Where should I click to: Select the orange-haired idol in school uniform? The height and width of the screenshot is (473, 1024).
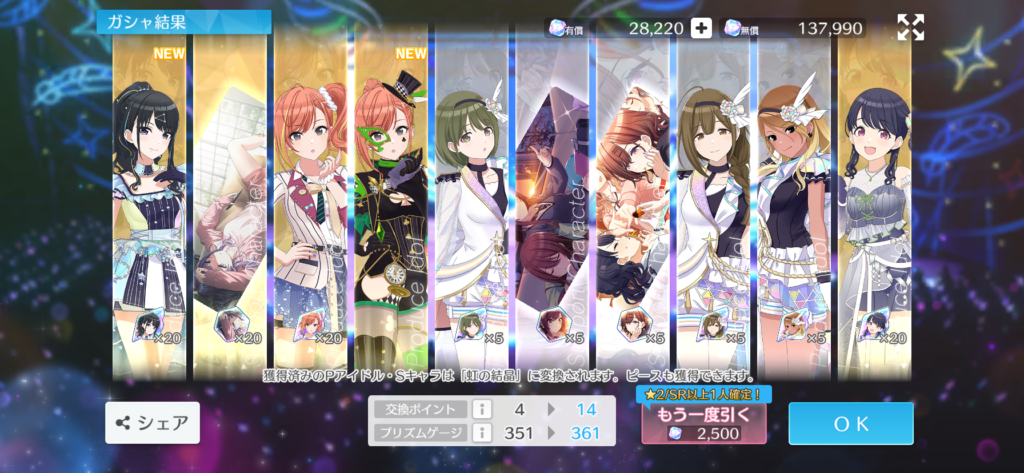[310, 200]
